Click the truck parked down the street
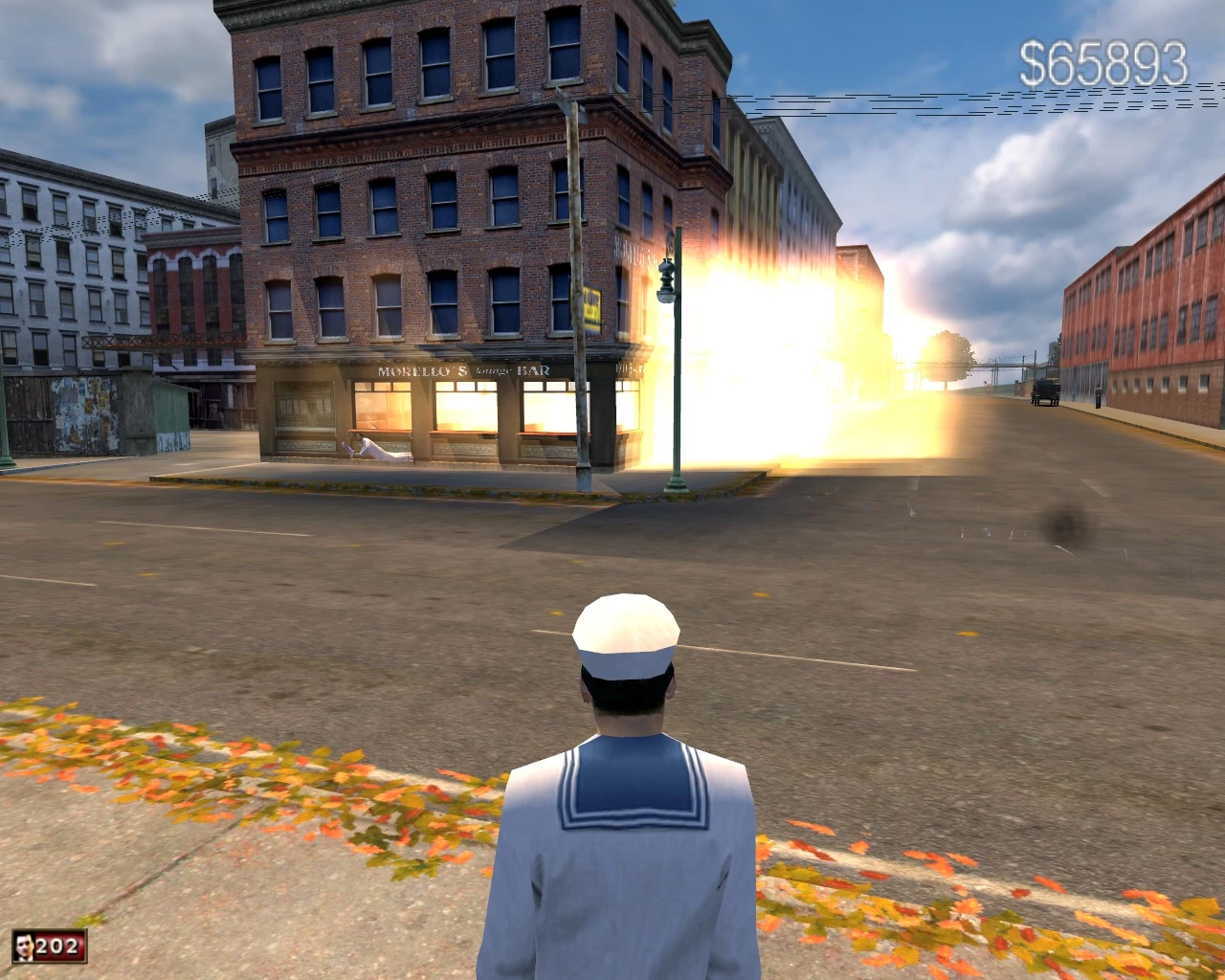The image size is (1225, 980). pyautogui.click(x=1045, y=392)
